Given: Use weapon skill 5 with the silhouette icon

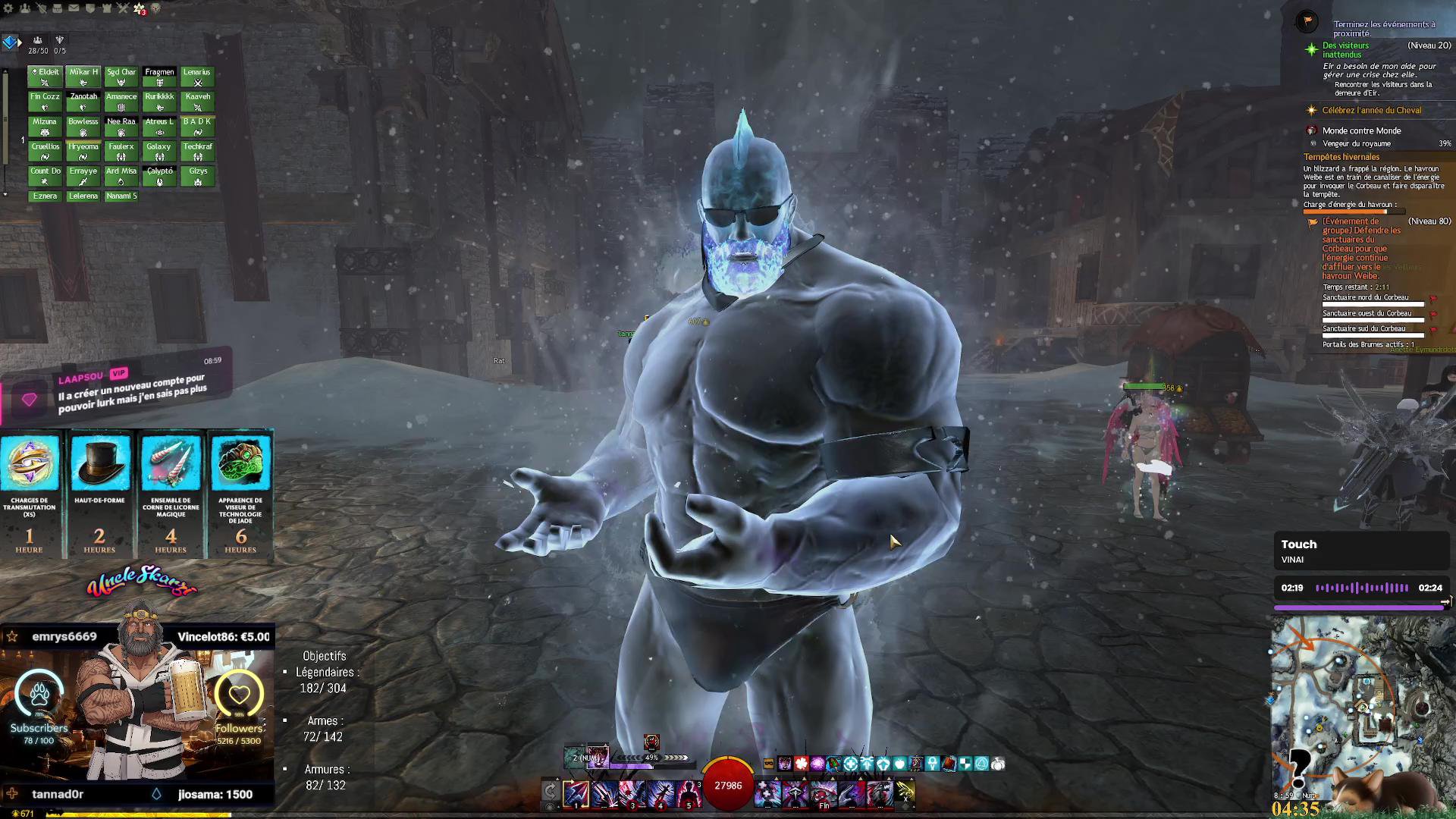Looking at the screenshot, I should tap(689, 793).
